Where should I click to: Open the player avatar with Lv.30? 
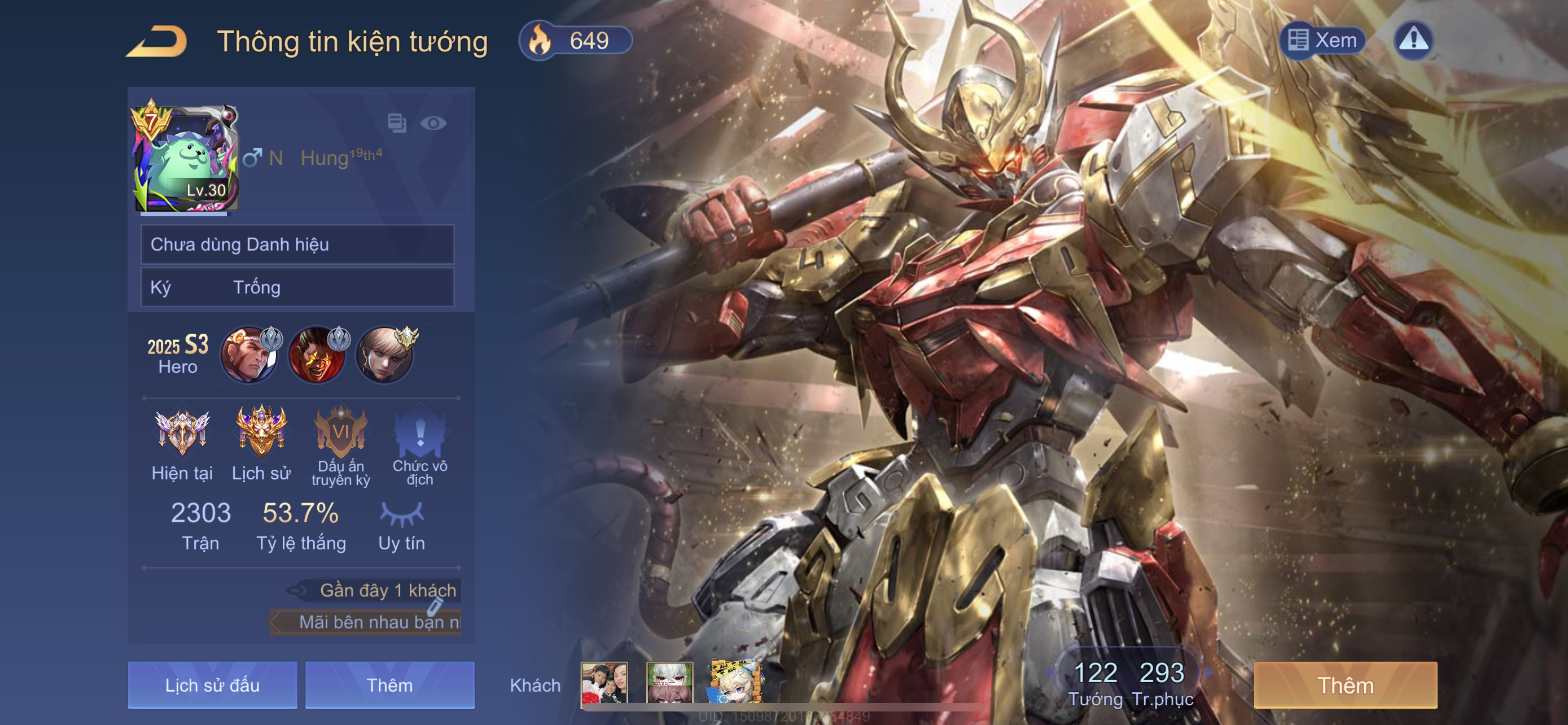pos(186,158)
